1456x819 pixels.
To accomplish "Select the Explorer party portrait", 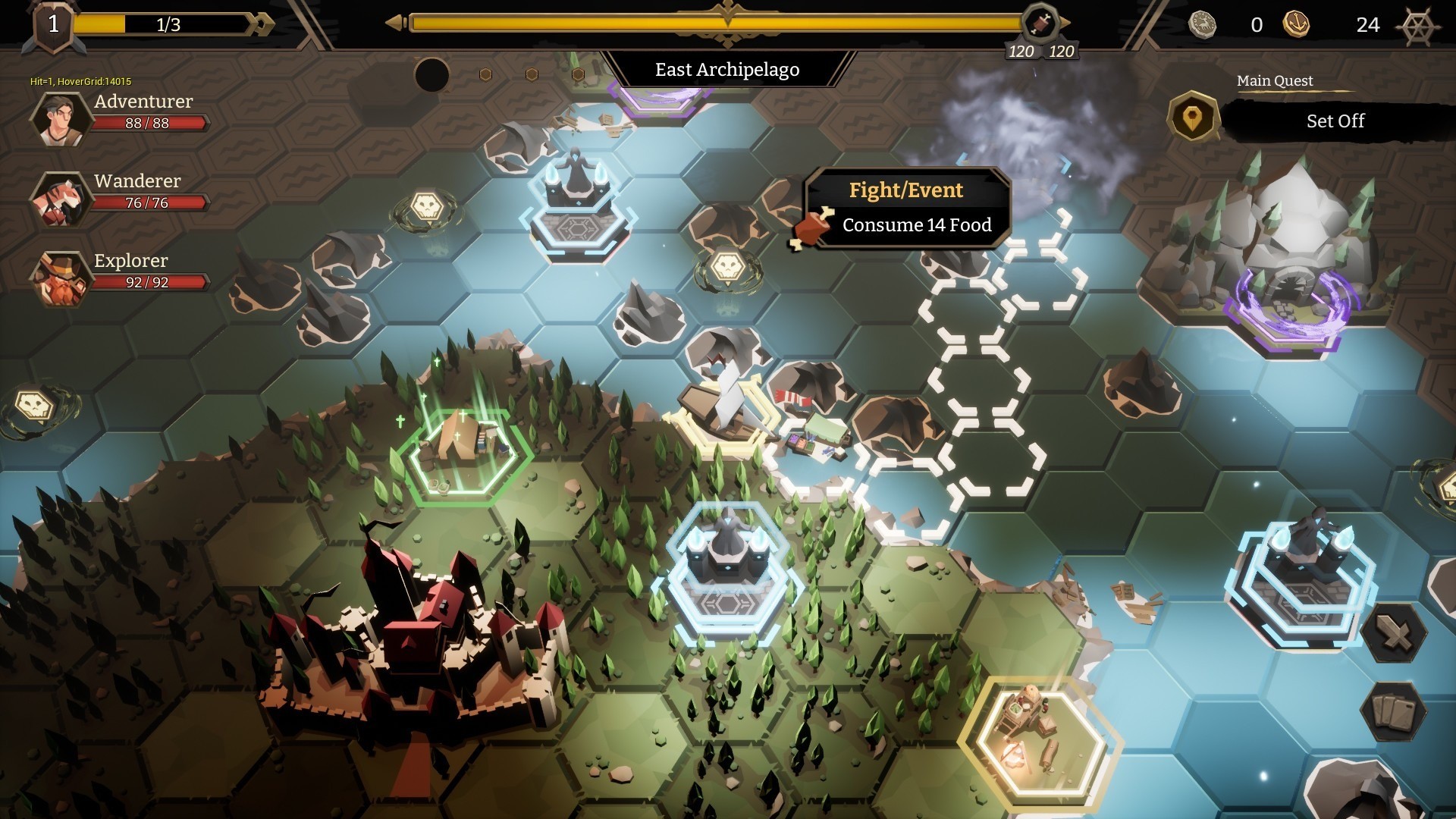I will (60, 278).
